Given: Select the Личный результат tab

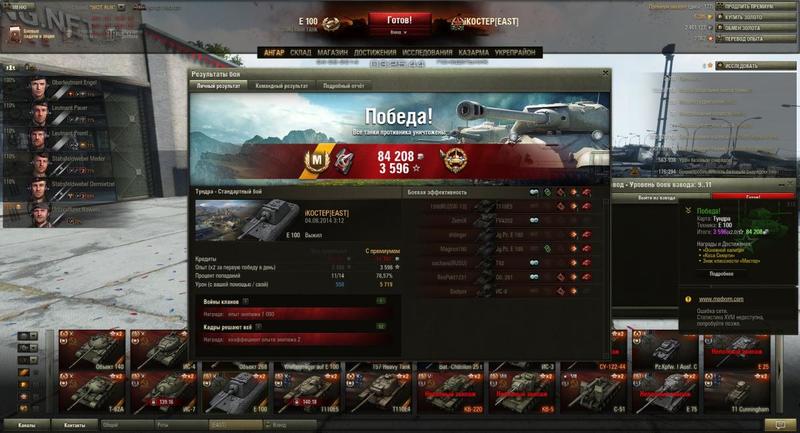Looking at the screenshot, I should (x=218, y=86).
